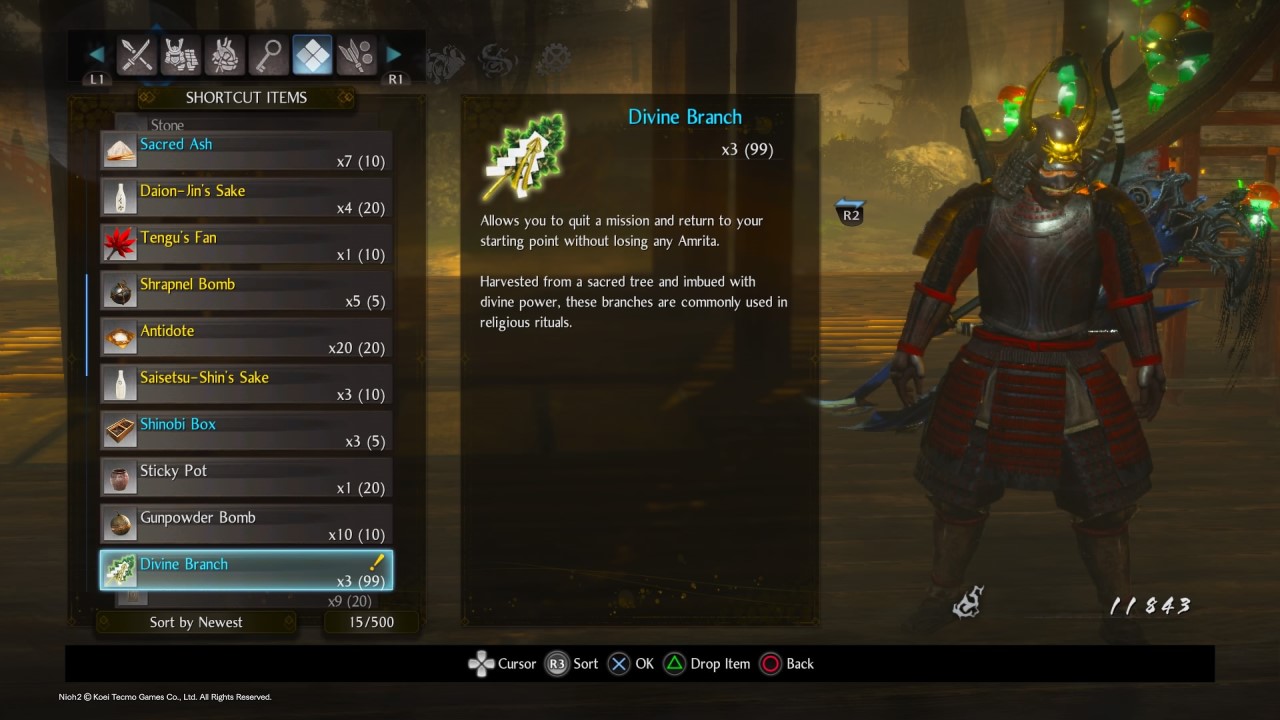Screen dimensions: 1280x720
Task: Choose Saisetsu-Shin's Sake in the list
Action: 246,385
